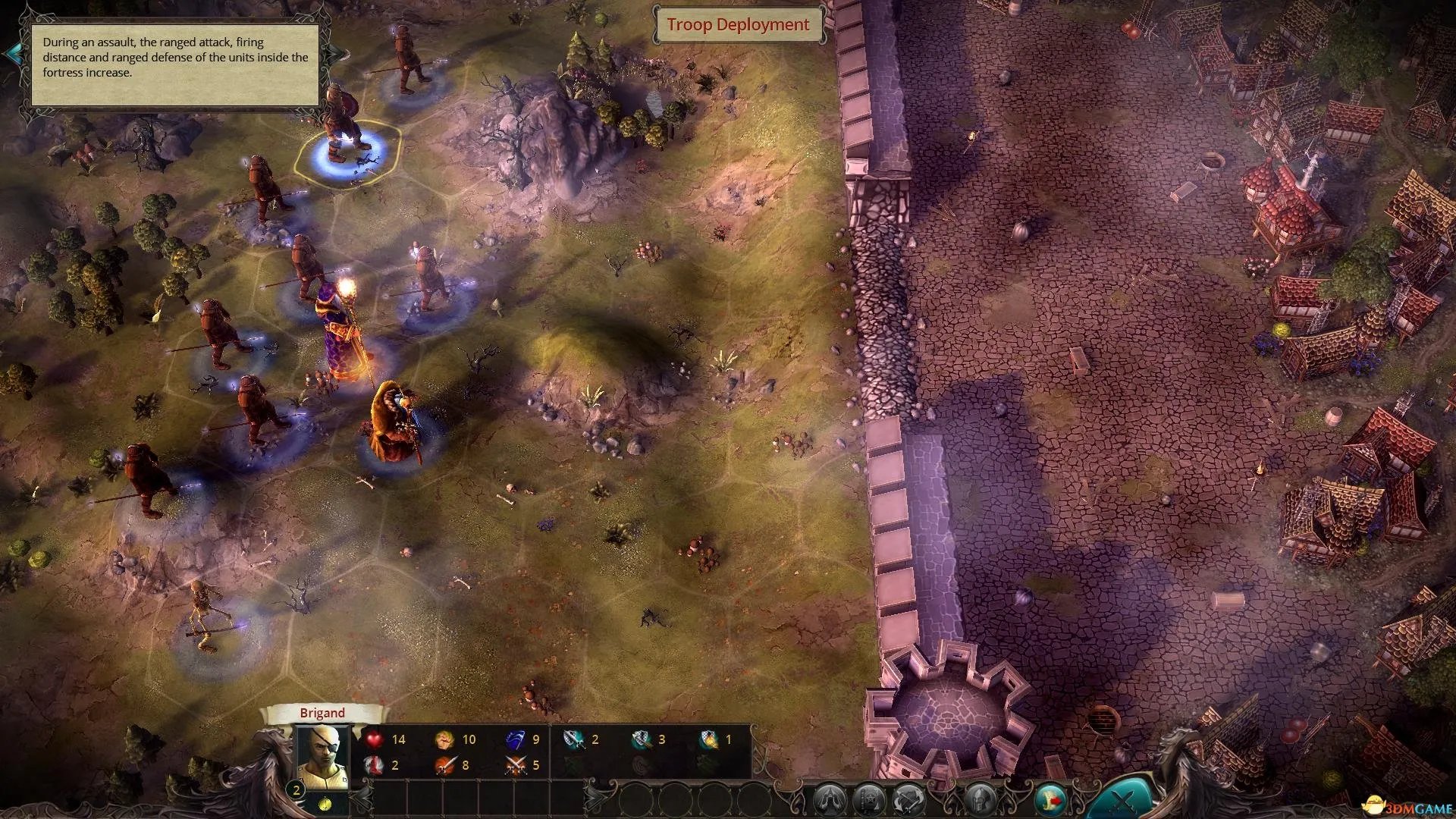This screenshot has width=1456, height=819.
Task: Show the previous tutorial tip
Action: click(13, 54)
